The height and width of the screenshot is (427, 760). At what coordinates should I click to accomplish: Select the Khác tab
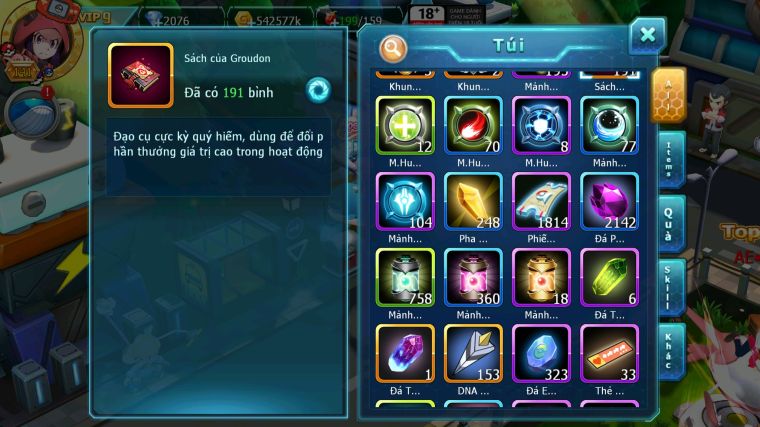tap(671, 350)
